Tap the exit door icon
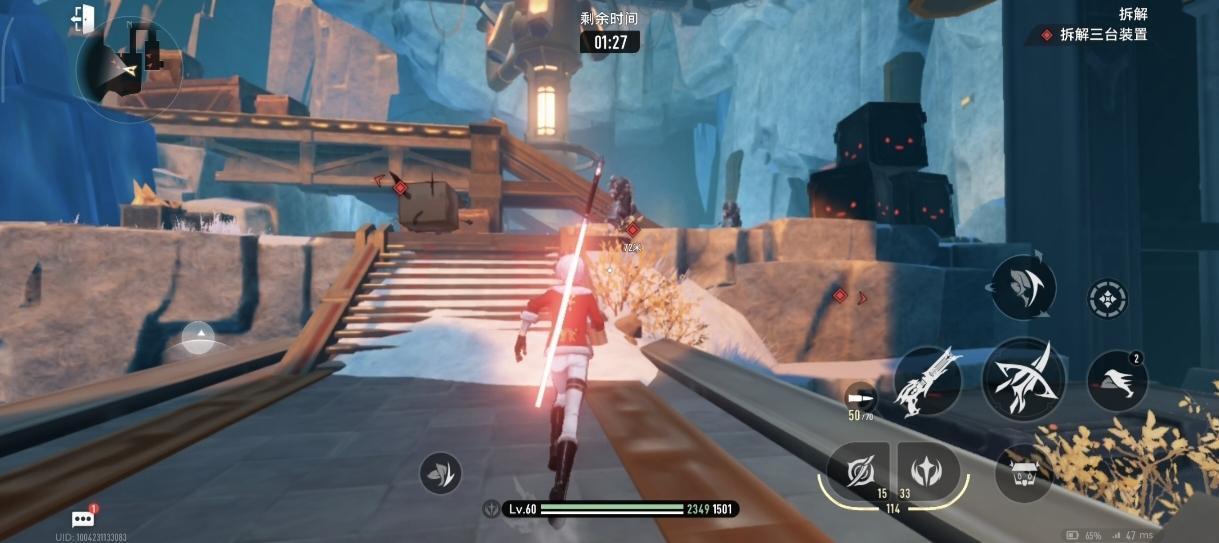1219x543 pixels. (83, 17)
